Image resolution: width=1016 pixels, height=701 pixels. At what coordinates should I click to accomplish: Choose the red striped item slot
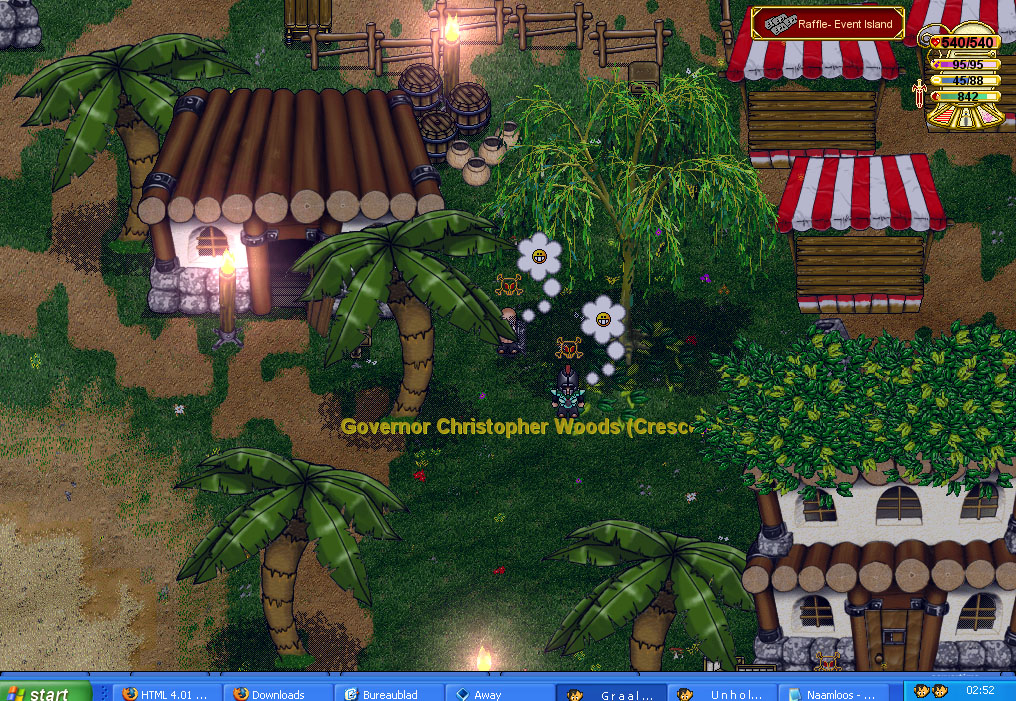point(942,117)
